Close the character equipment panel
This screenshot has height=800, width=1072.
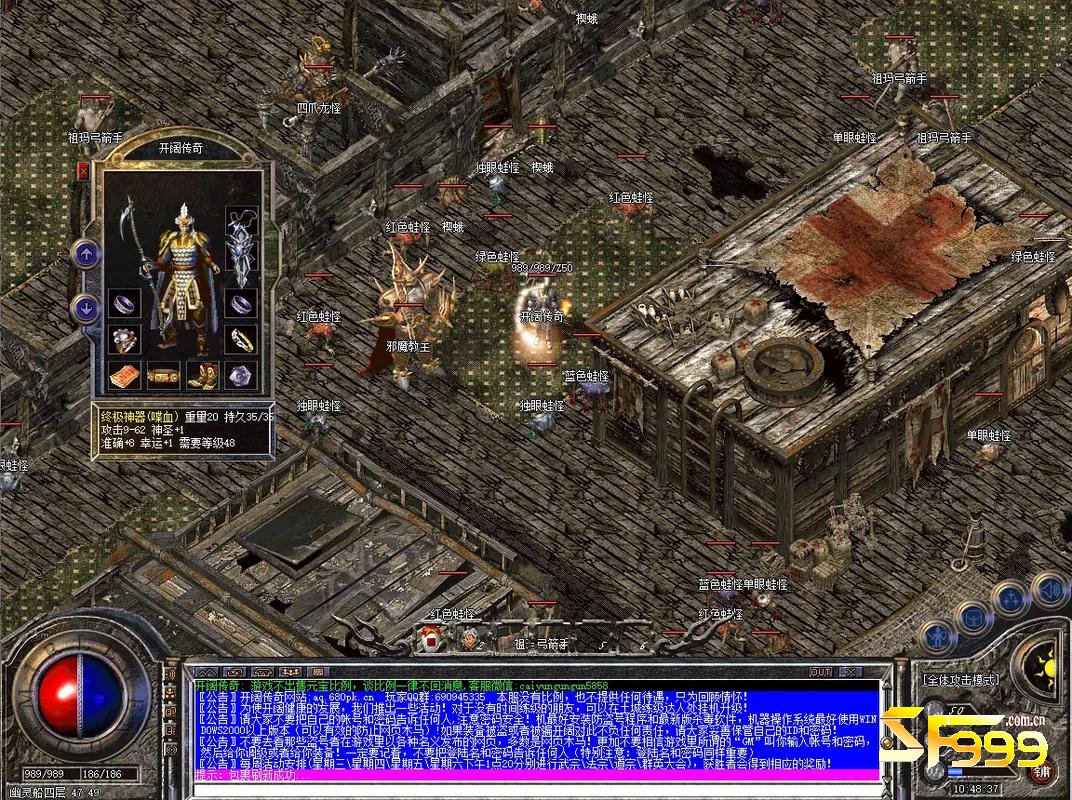[x=83, y=171]
